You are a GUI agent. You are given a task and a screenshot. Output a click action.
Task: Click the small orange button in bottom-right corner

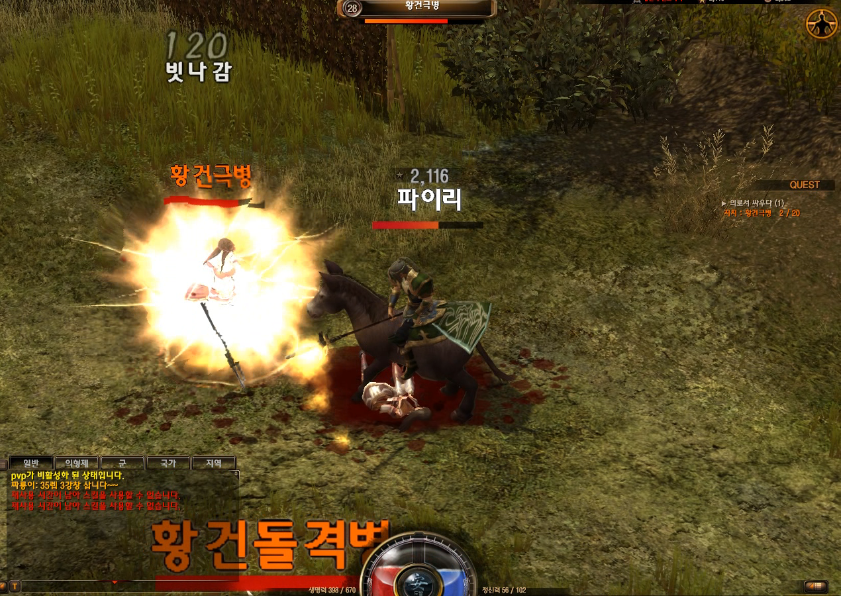point(816,586)
